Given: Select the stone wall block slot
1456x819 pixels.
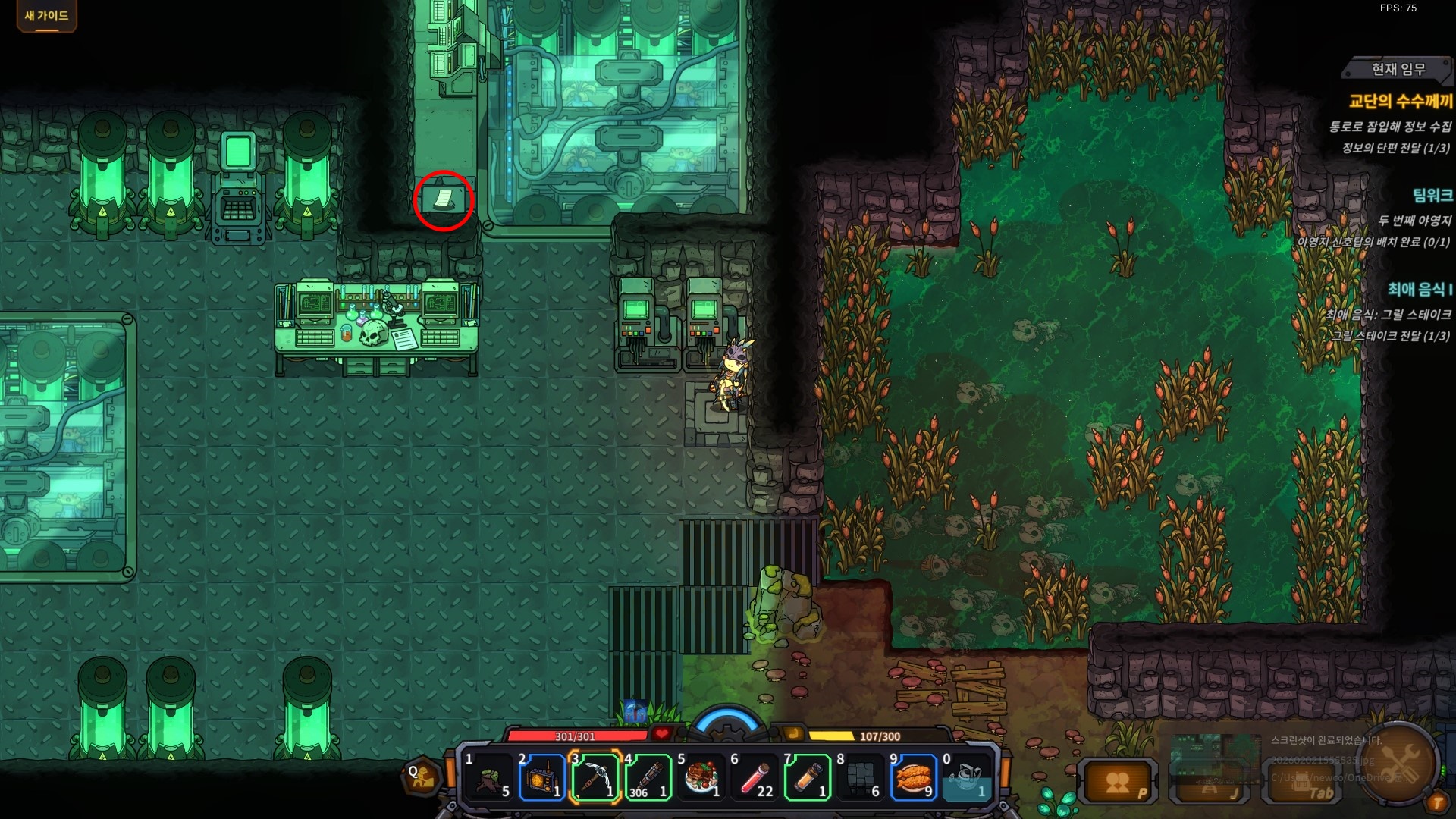Looking at the screenshot, I should coord(861,777).
